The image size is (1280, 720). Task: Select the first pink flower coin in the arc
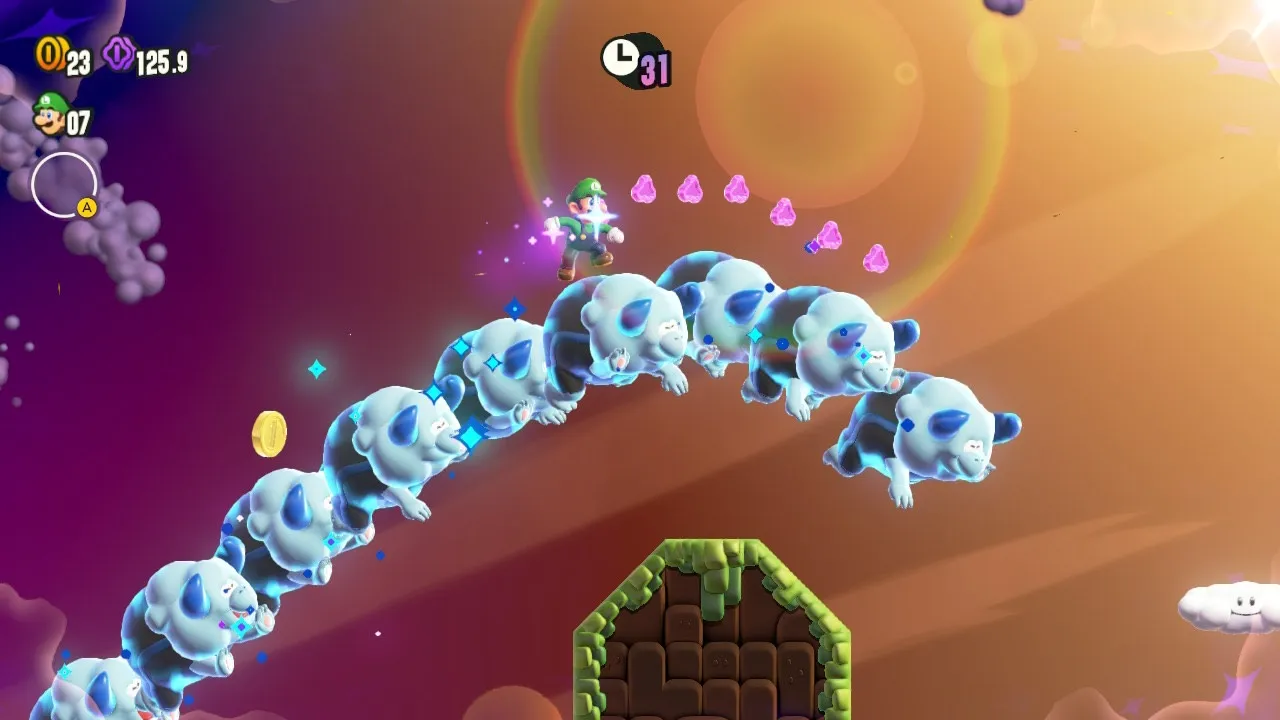pos(645,190)
